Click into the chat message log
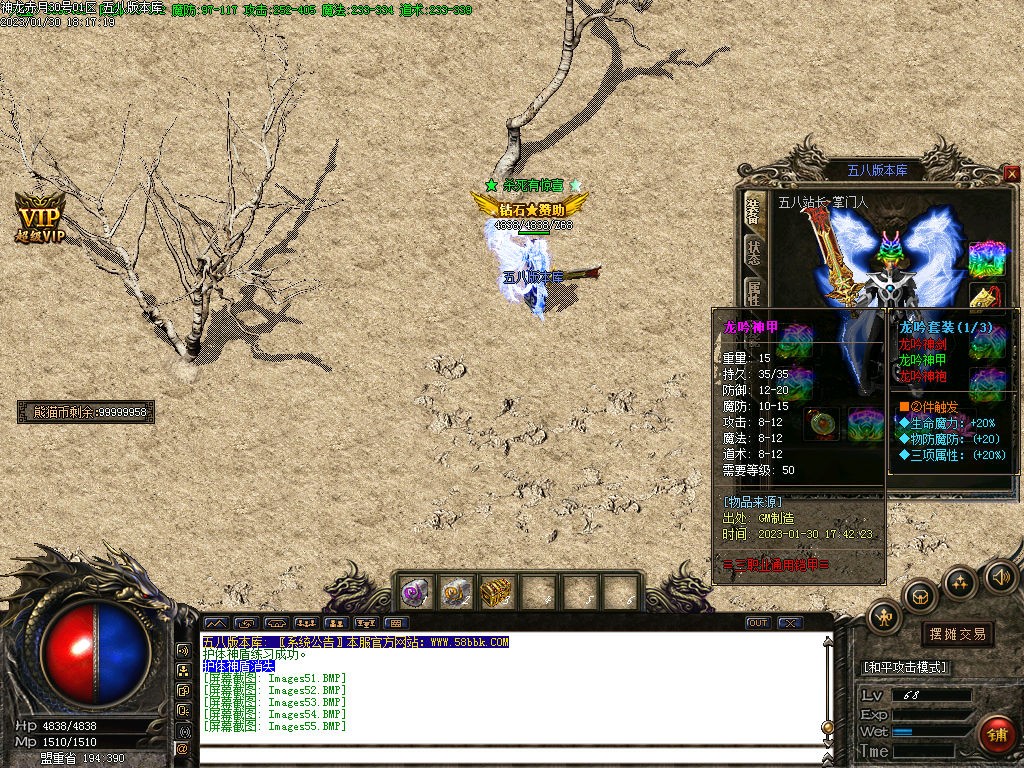1024x768 pixels. click(x=510, y=690)
